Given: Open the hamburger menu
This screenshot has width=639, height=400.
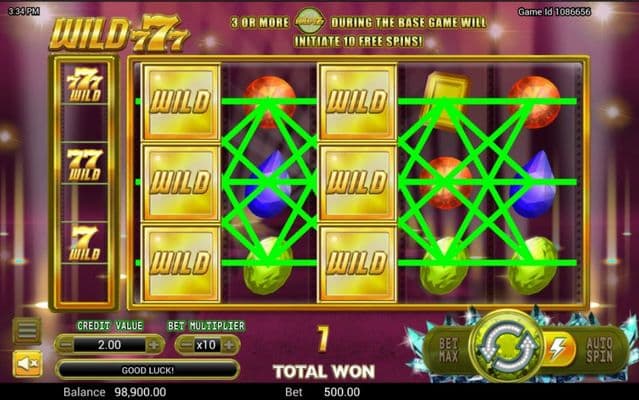Looking at the screenshot, I should pos(27,330).
